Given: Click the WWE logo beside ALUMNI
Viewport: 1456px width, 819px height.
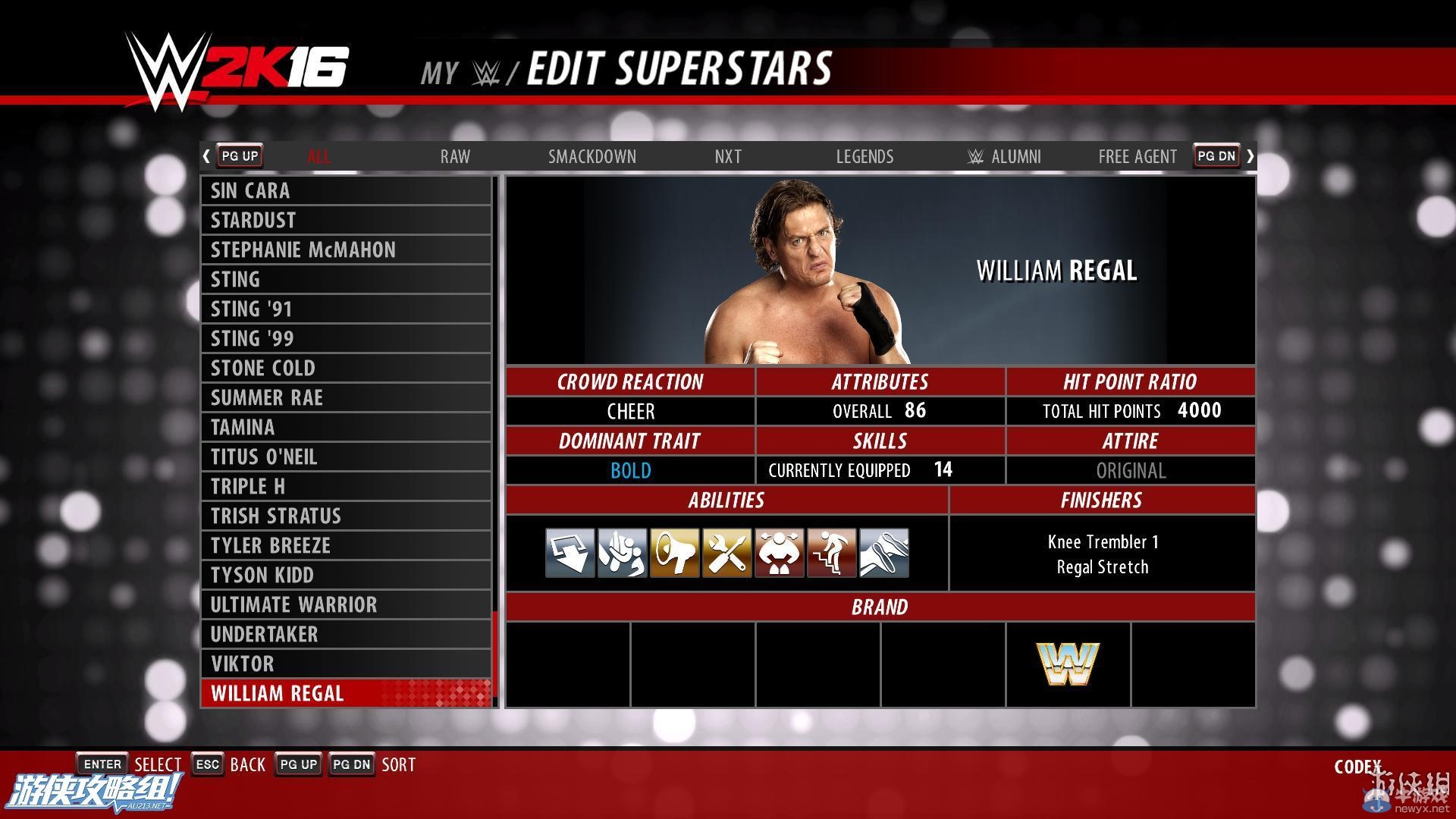Looking at the screenshot, I should click(973, 156).
